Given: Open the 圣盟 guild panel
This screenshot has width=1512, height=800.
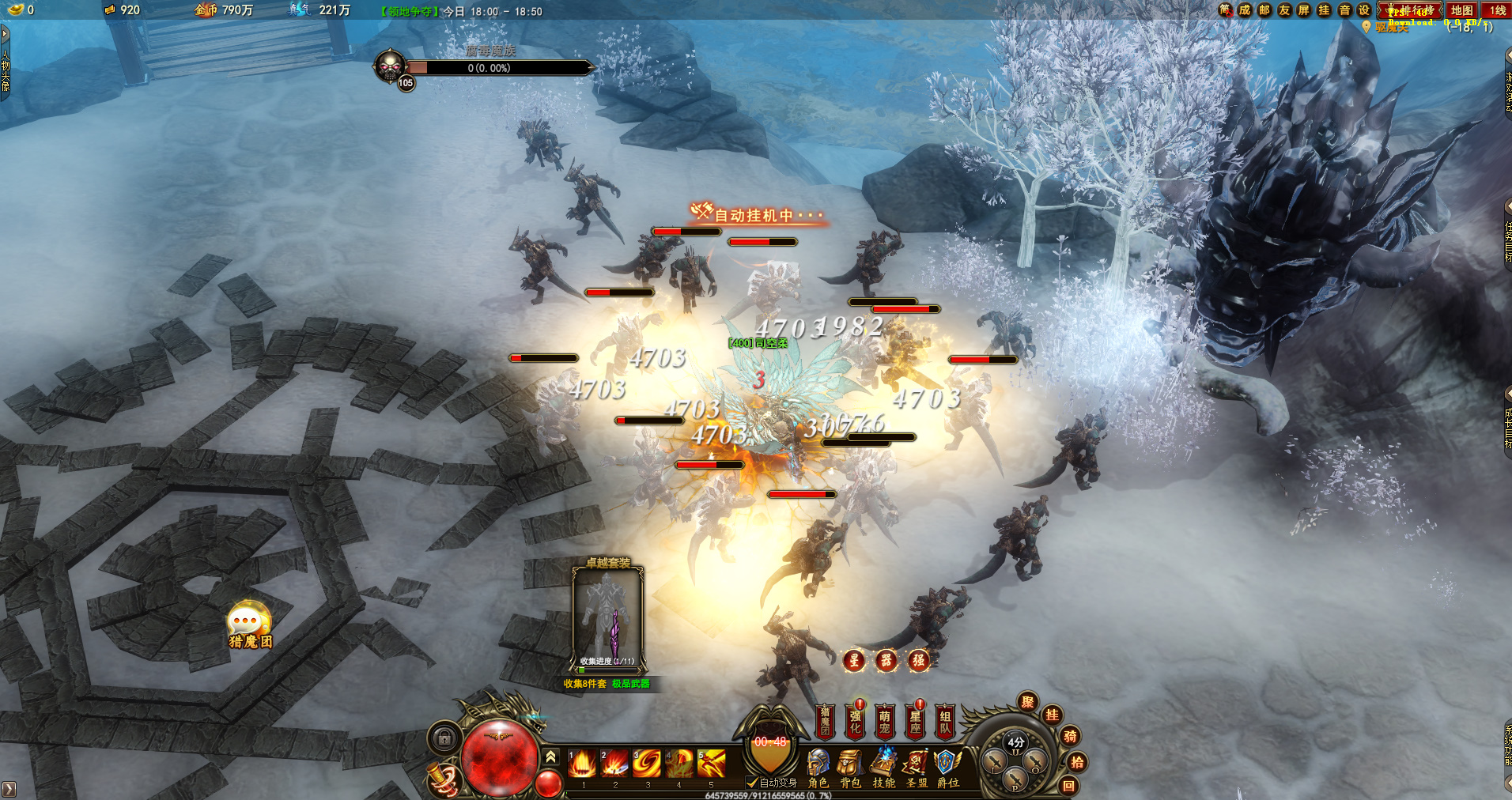Looking at the screenshot, I should click(917, 768).
